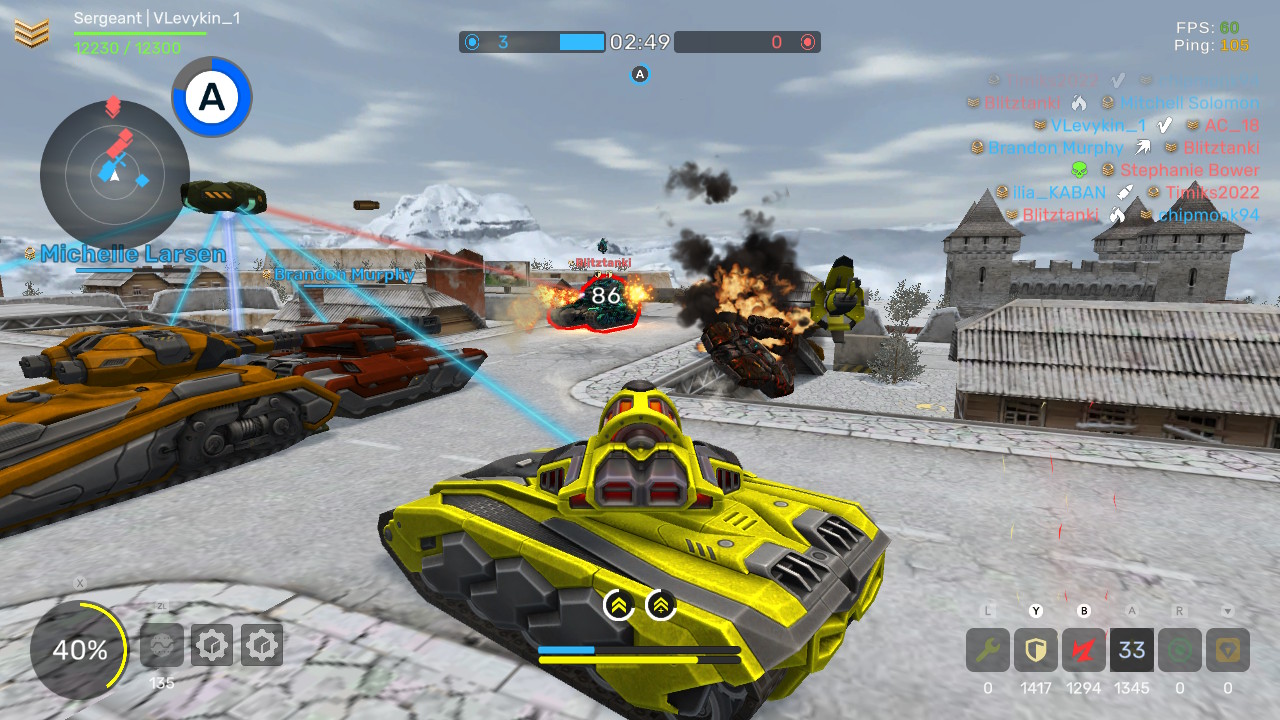Use the speed boost supply showing 33
1280x720 pixels.
click(1131, 649)
